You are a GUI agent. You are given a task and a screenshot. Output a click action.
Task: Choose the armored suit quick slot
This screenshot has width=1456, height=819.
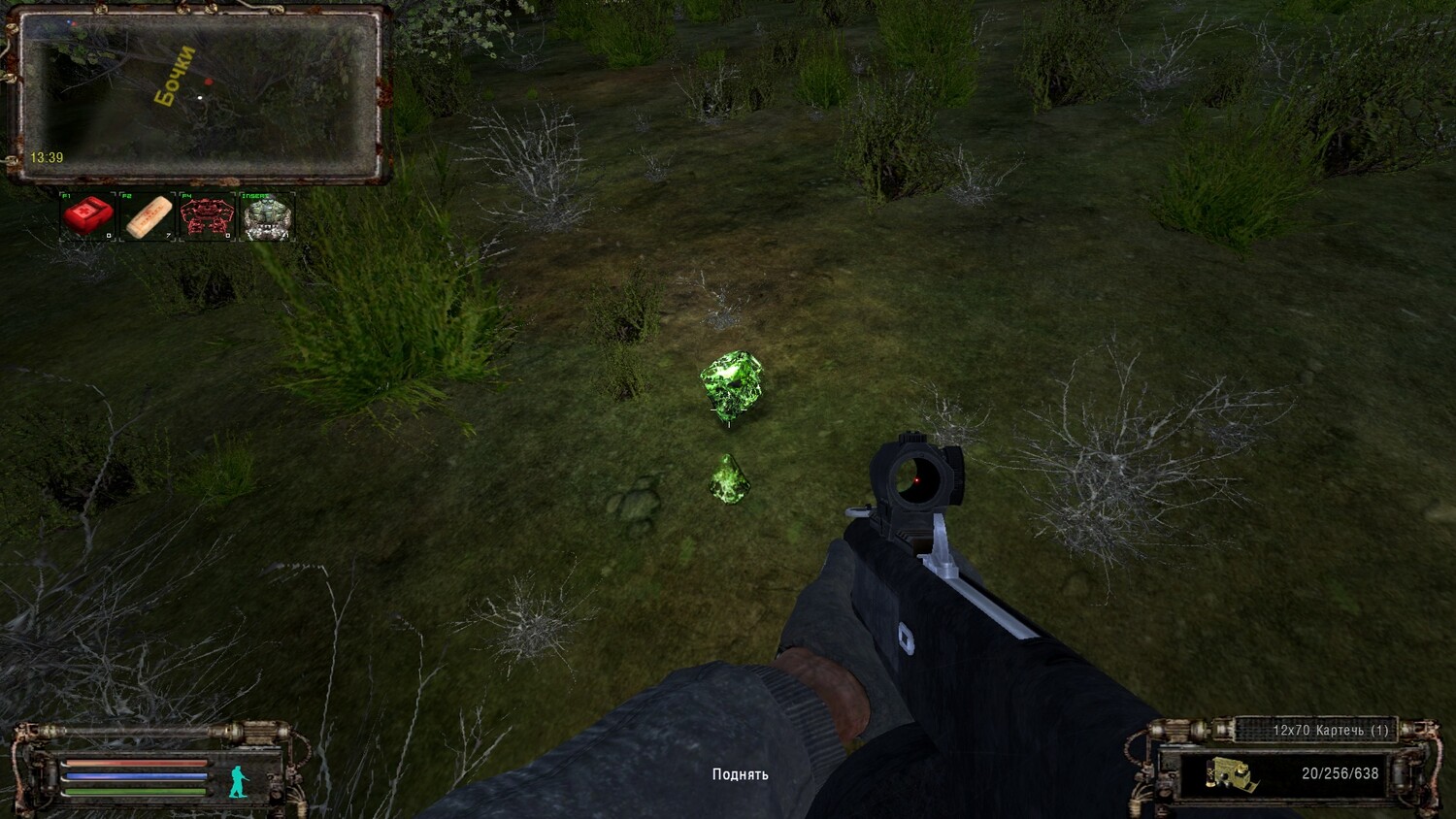[x=267, y=216]
